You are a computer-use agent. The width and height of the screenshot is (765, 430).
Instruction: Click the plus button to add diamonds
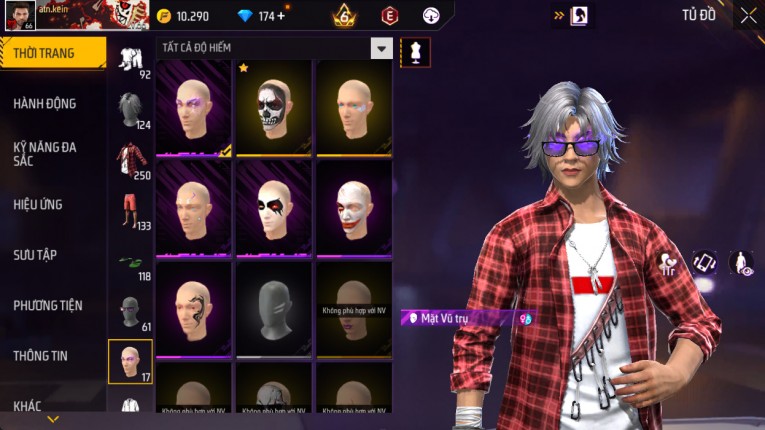(x=280, y=16)
